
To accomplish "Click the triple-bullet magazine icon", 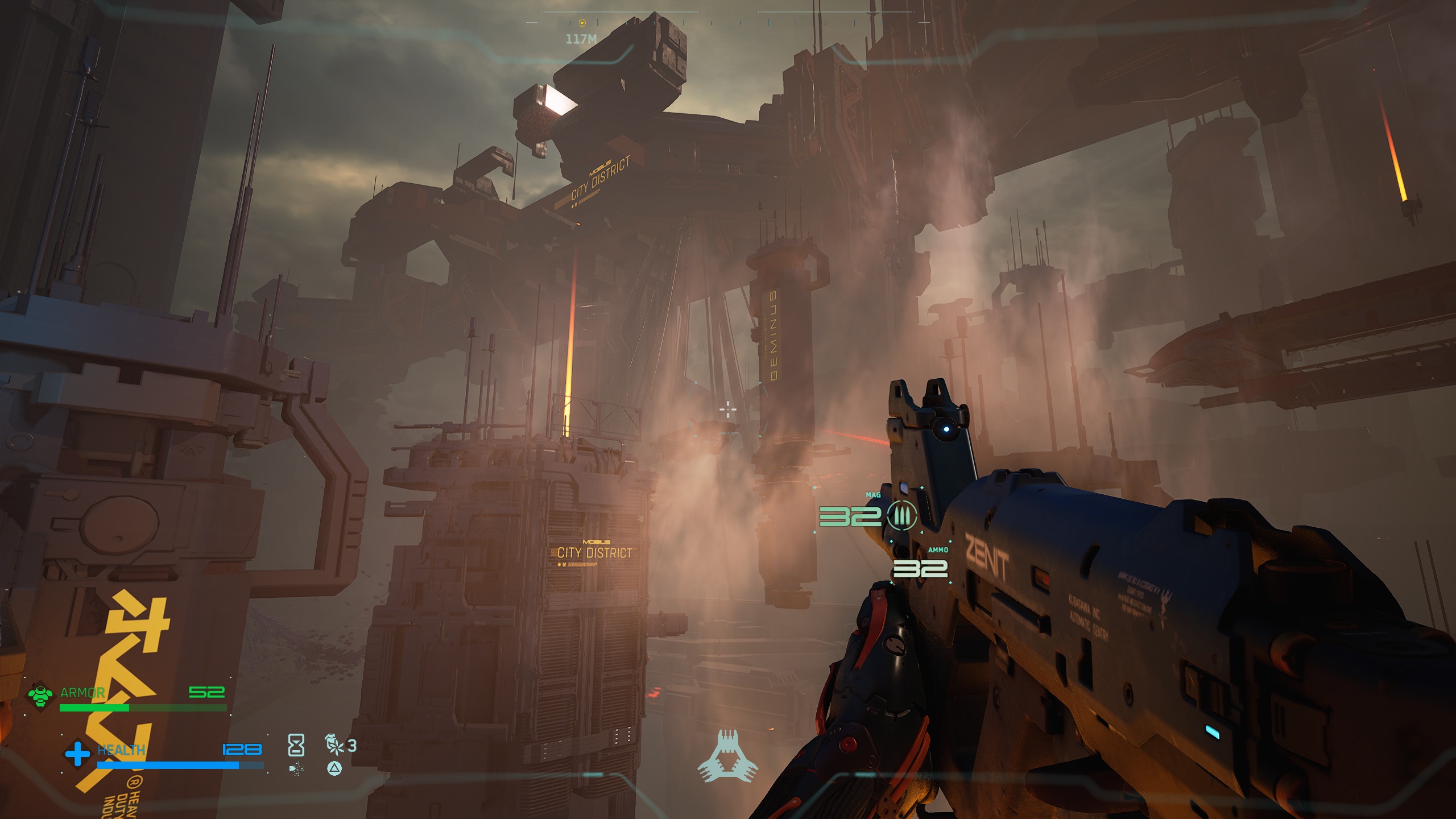I will pos(902,516).
